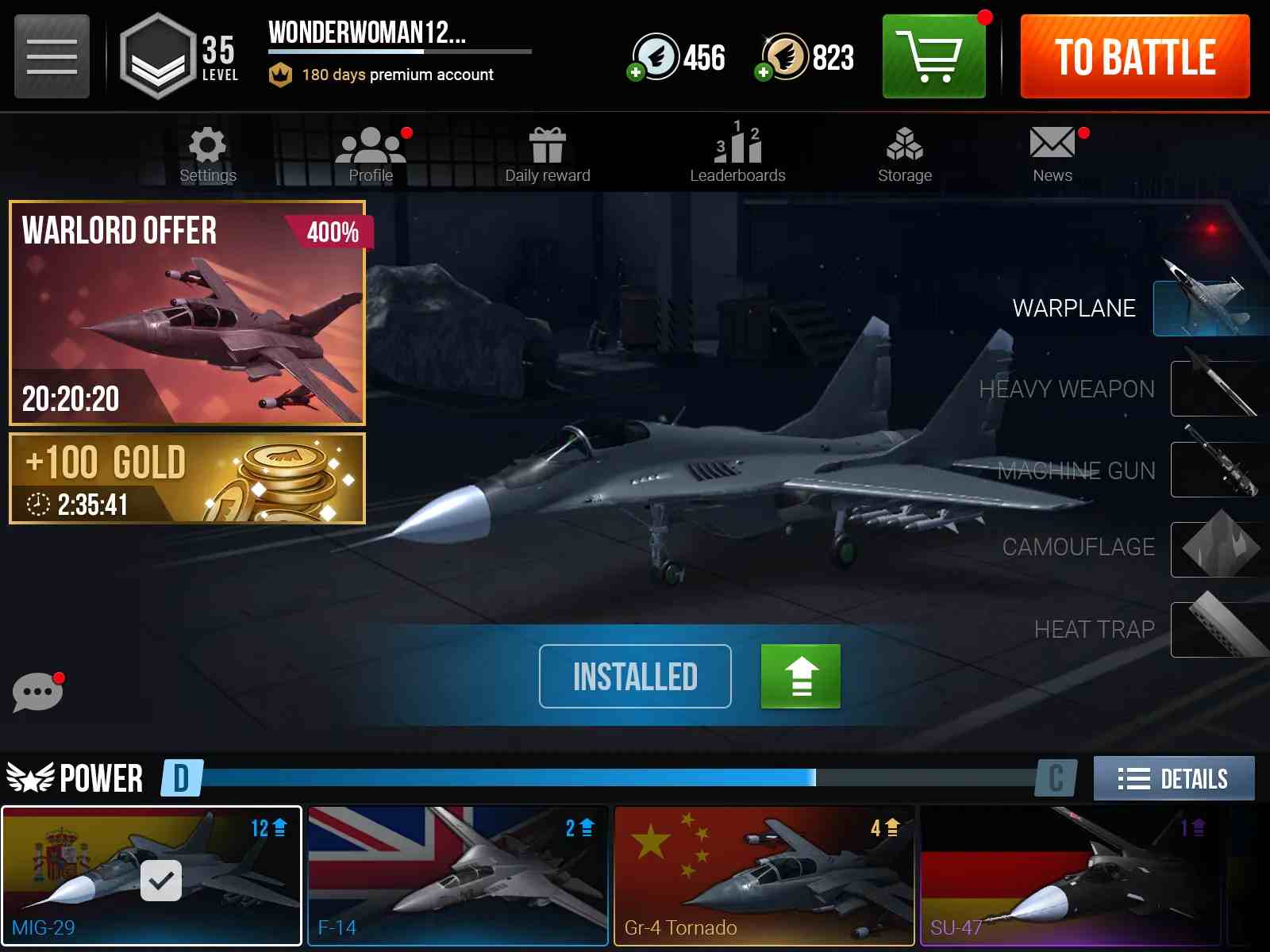View the Leaderboards

click(736, 153)
